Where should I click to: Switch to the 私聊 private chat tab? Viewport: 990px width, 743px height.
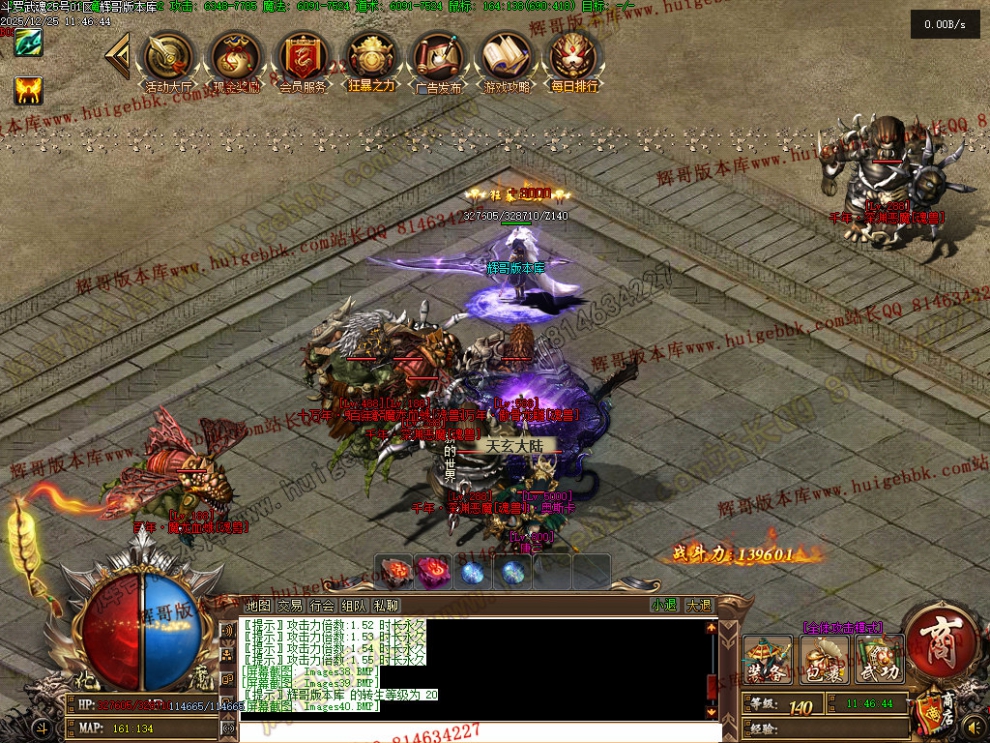tap(386, 605)
